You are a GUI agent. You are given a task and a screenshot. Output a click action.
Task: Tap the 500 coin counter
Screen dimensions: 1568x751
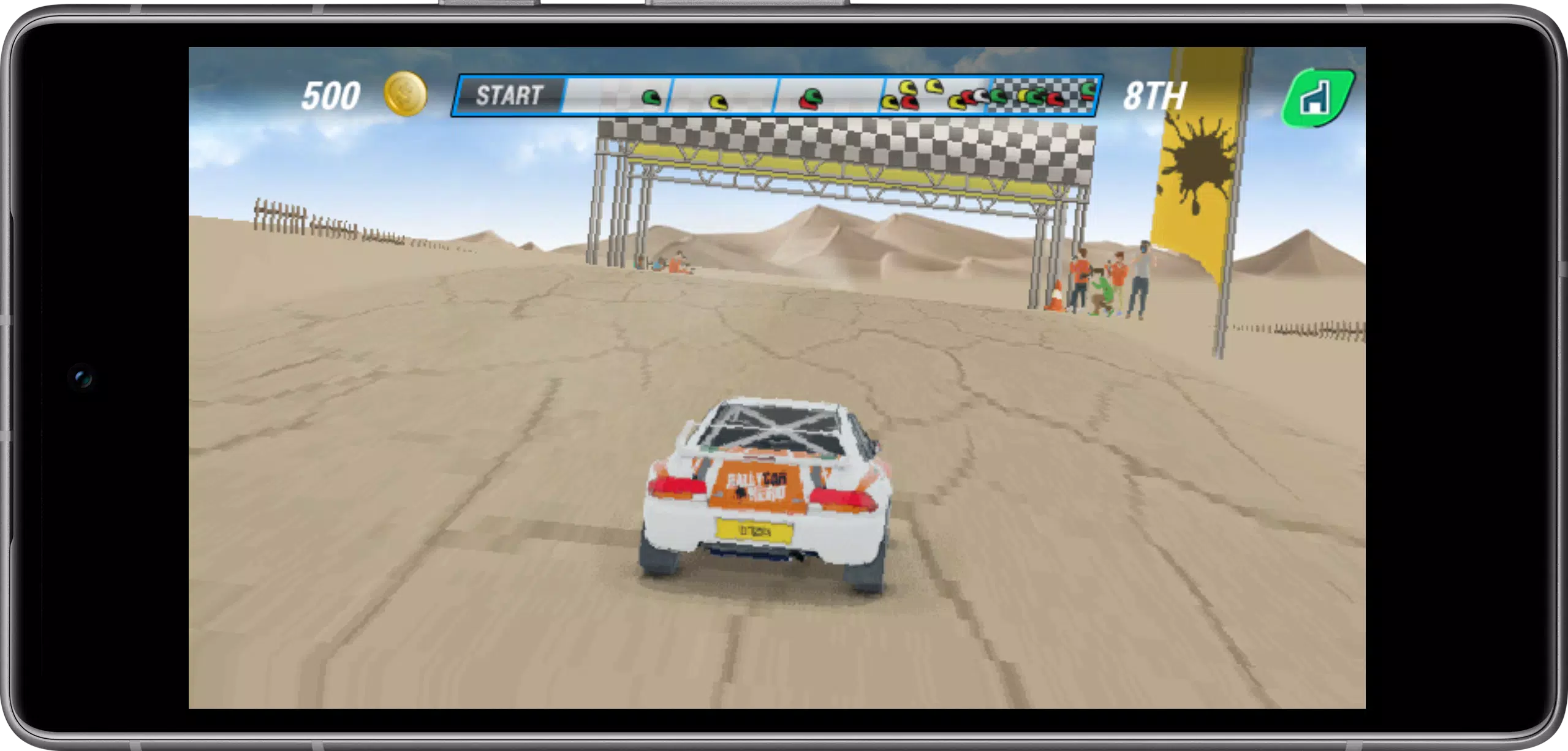pos(331,95)
